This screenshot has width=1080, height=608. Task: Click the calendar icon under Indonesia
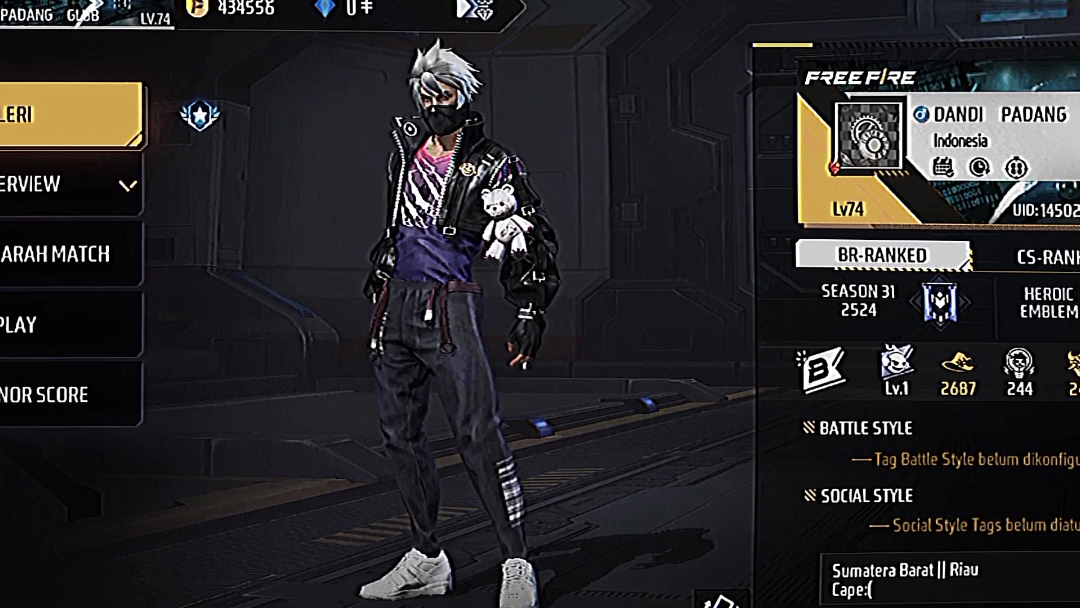(x=943, y=167)
